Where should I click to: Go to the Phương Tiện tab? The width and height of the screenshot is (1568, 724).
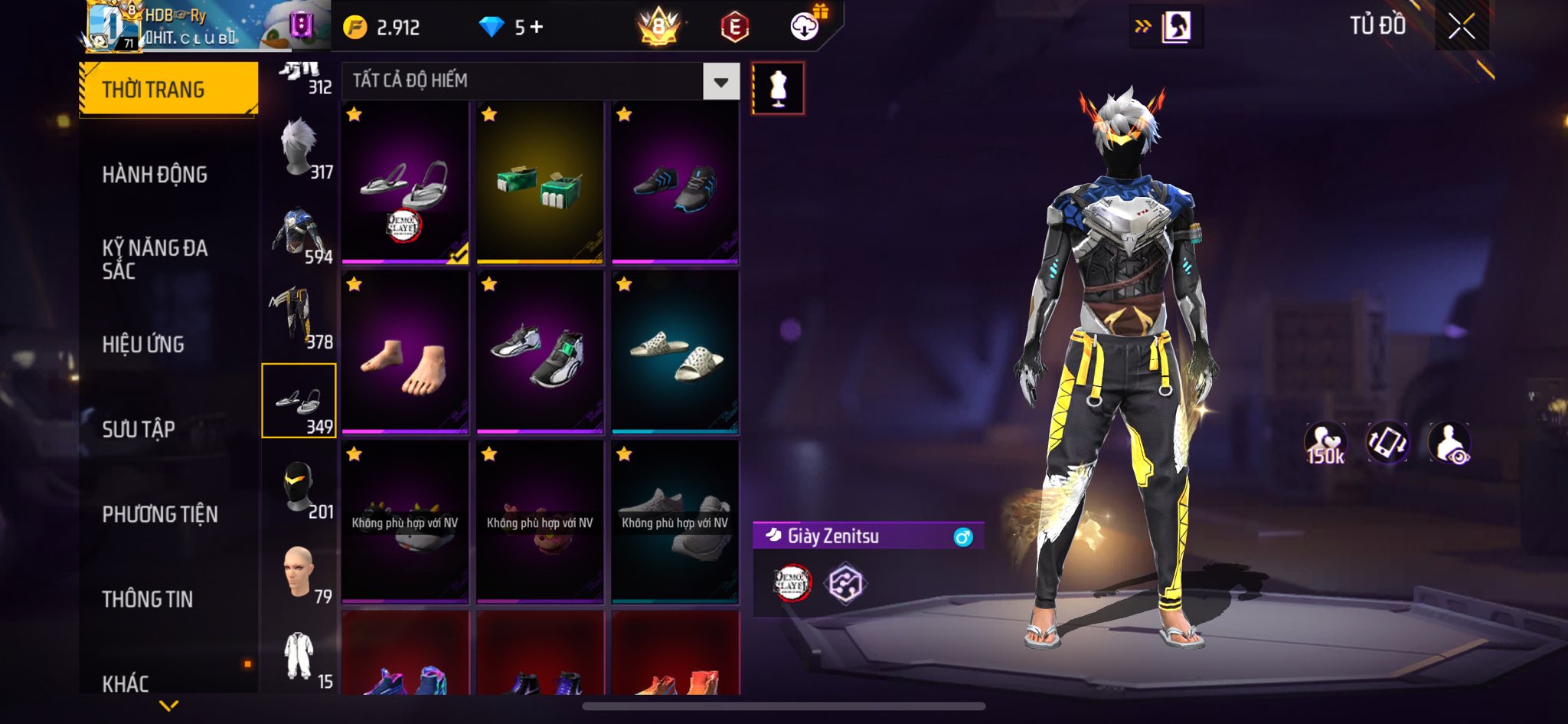coord(160,514)
